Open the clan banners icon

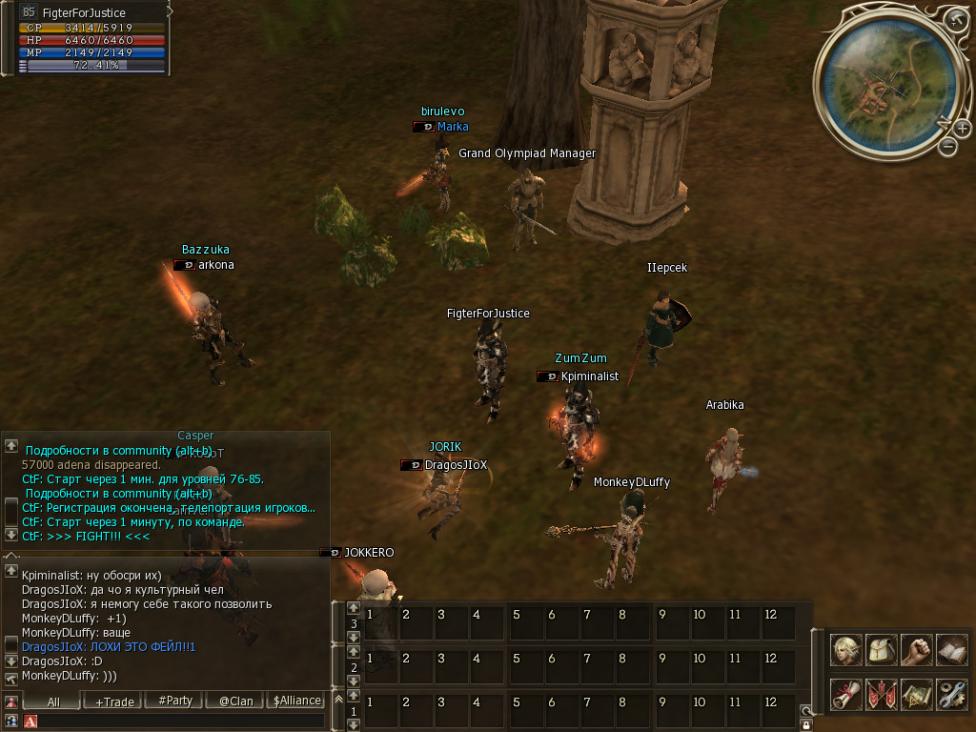pyautogui.click(x=881, y=693)
